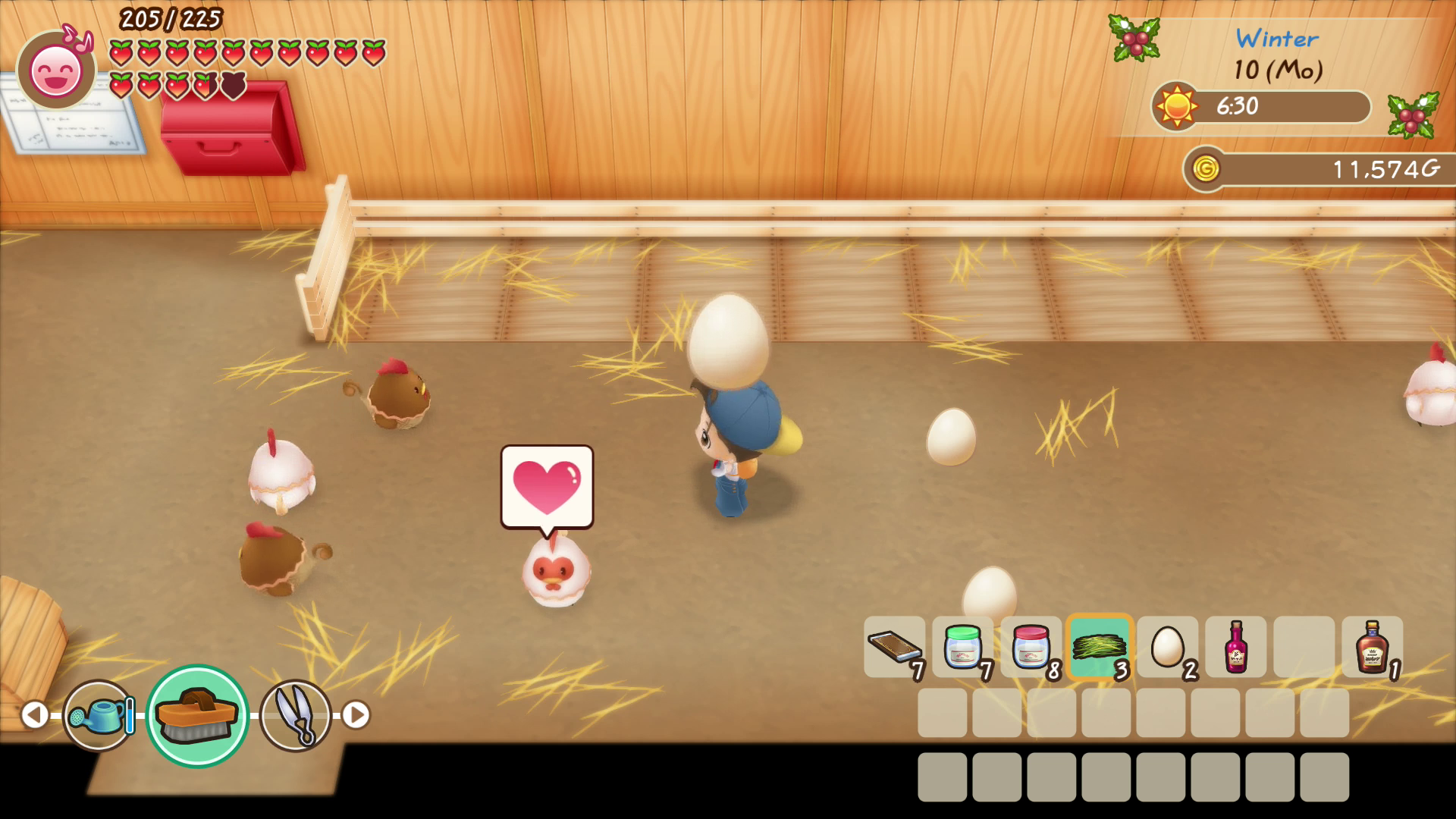Pick the green-lid jar slot
1456x819 pixels.
[963, 647]
